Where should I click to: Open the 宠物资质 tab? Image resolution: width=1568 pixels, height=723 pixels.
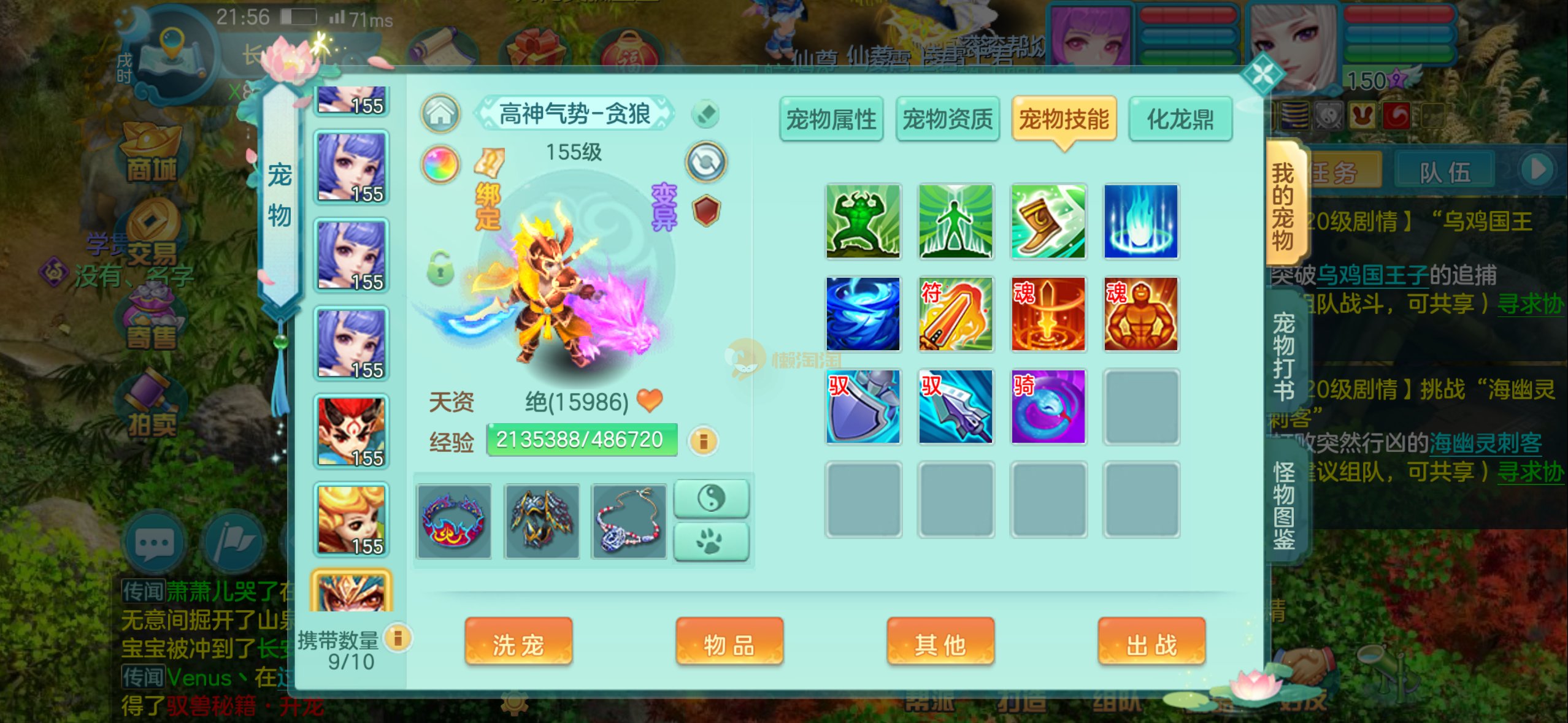click(x=947, y=119)
